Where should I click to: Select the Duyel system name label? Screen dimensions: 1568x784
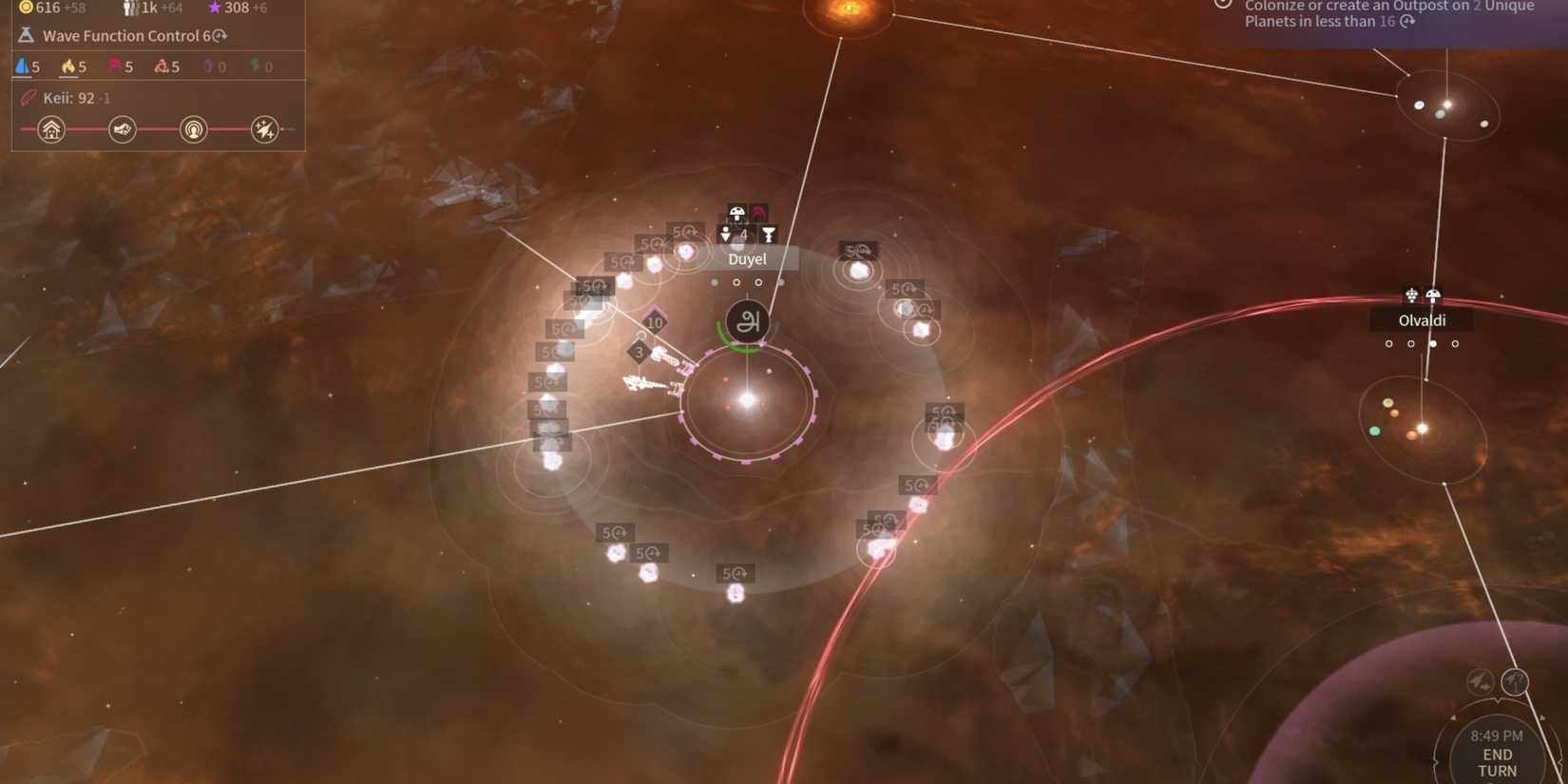pyautogui.click(x=748, y=258)
